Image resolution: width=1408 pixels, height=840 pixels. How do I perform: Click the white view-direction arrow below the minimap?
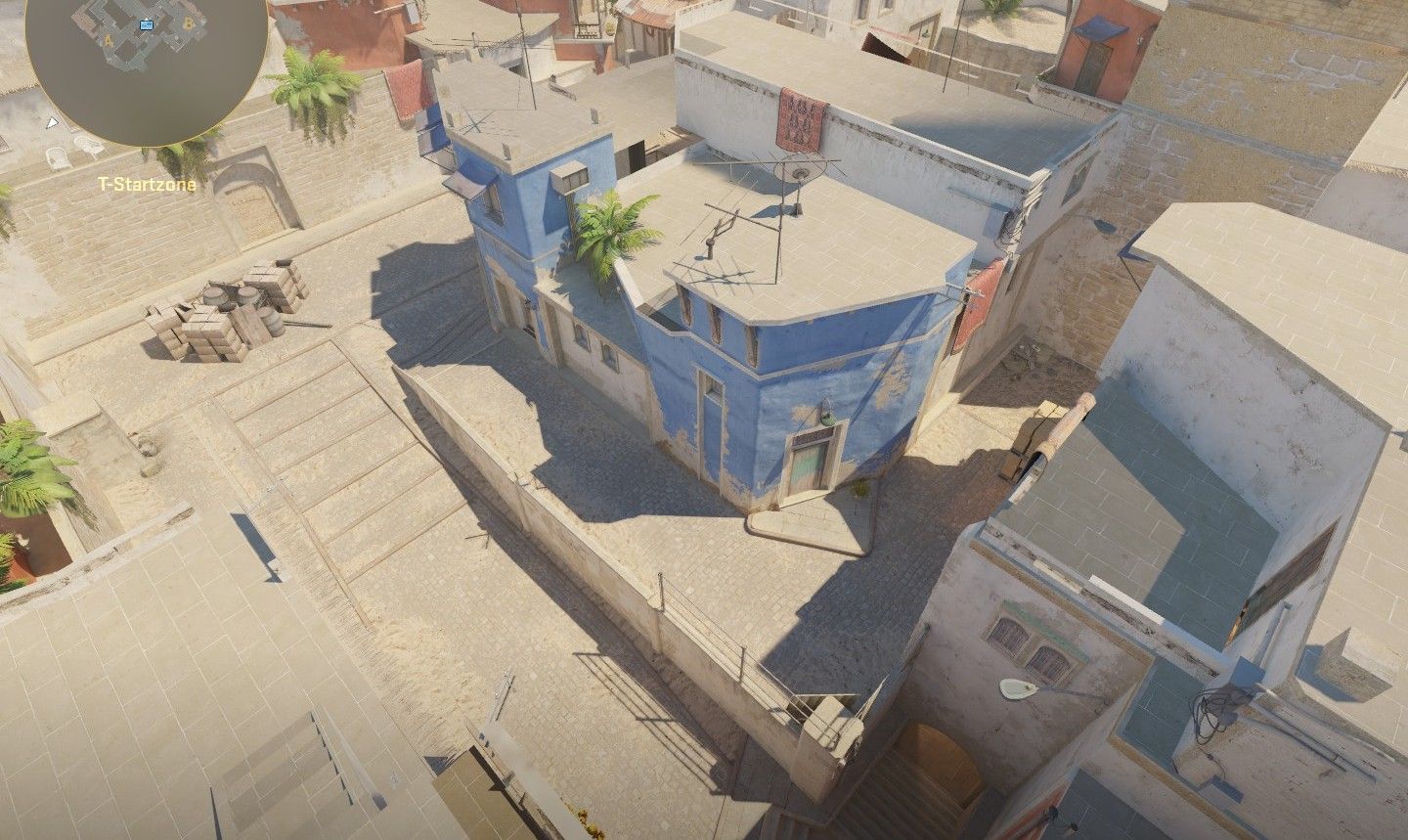51,122
